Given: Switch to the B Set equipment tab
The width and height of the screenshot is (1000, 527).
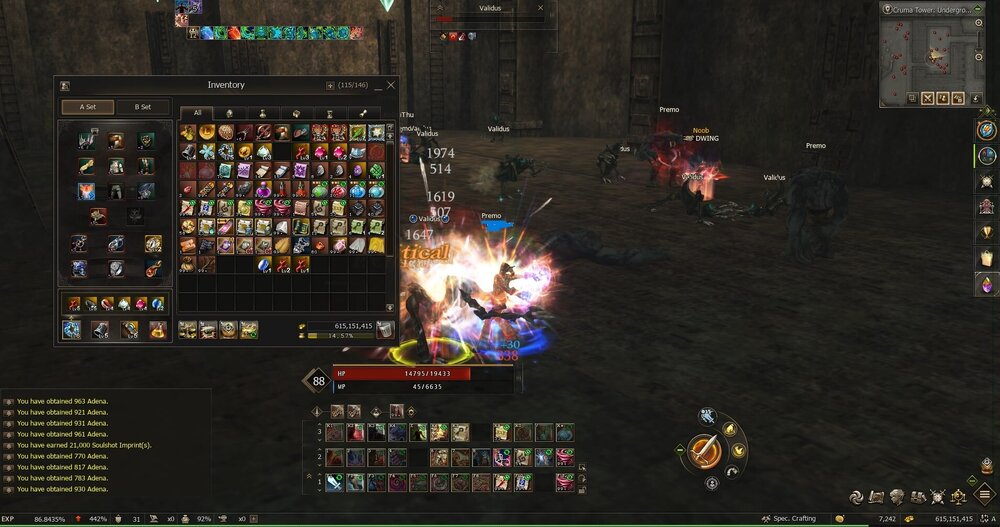Looking at the screenshot, I should (x=141, y=107).
